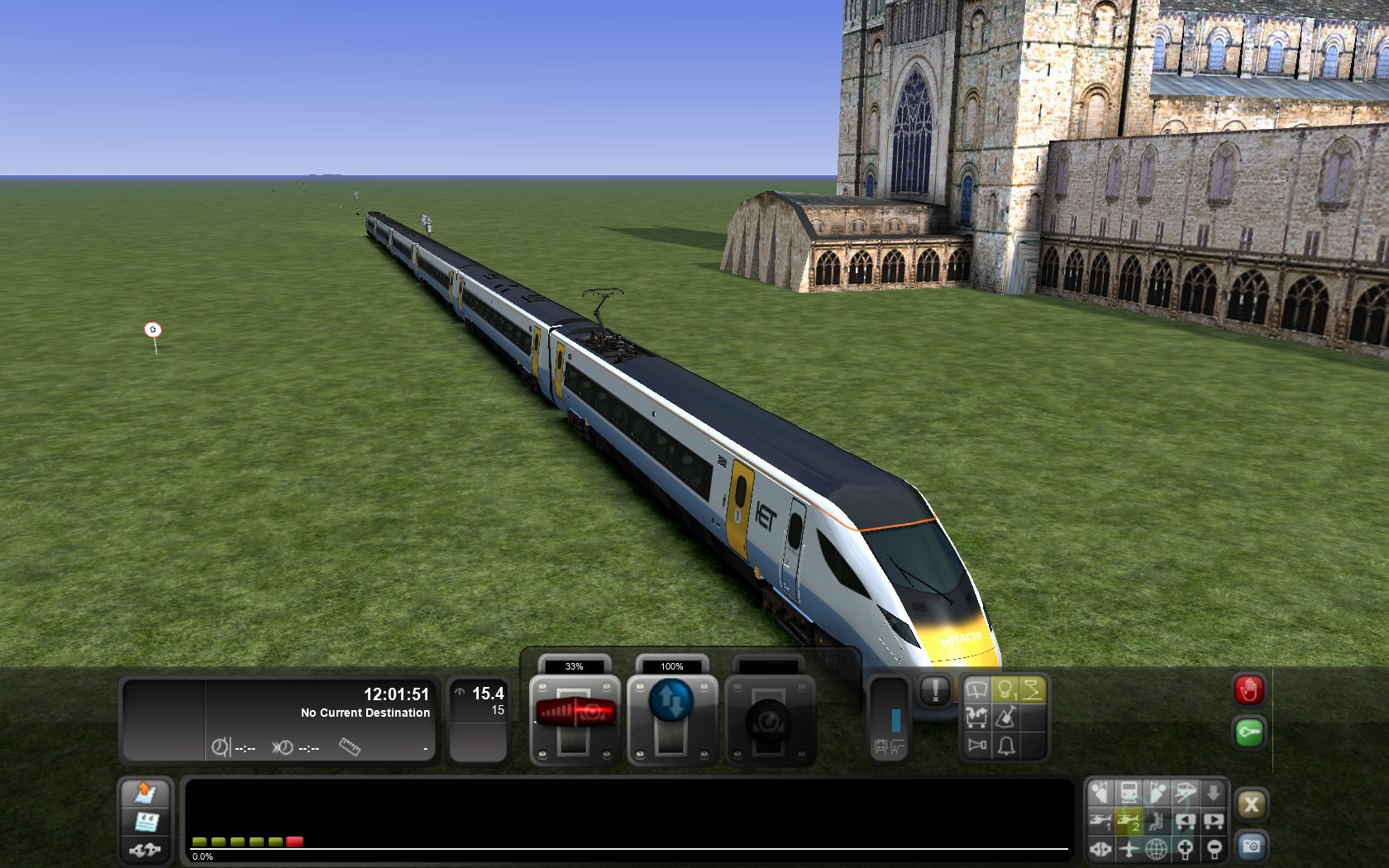Viewport: 1389px width, 868px height.
Task: Click the green key button
Action: 1248,732
